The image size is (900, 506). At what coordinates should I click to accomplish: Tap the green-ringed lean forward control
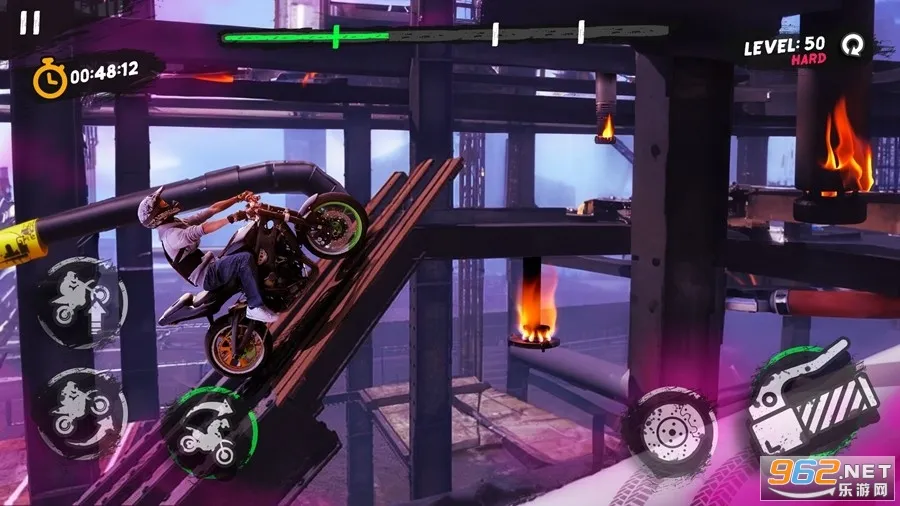tap(210, 432)
